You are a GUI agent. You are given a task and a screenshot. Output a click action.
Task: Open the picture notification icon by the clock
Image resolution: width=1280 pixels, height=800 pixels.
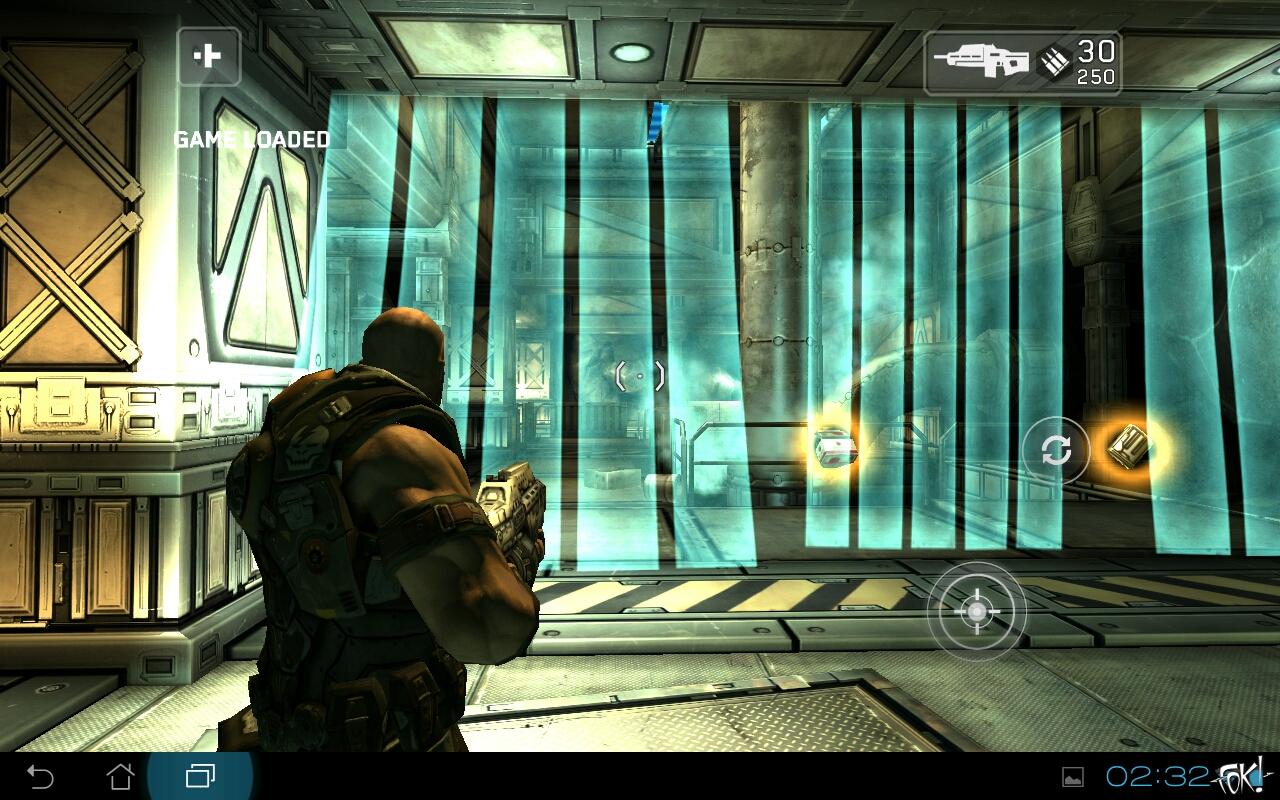1073,777
